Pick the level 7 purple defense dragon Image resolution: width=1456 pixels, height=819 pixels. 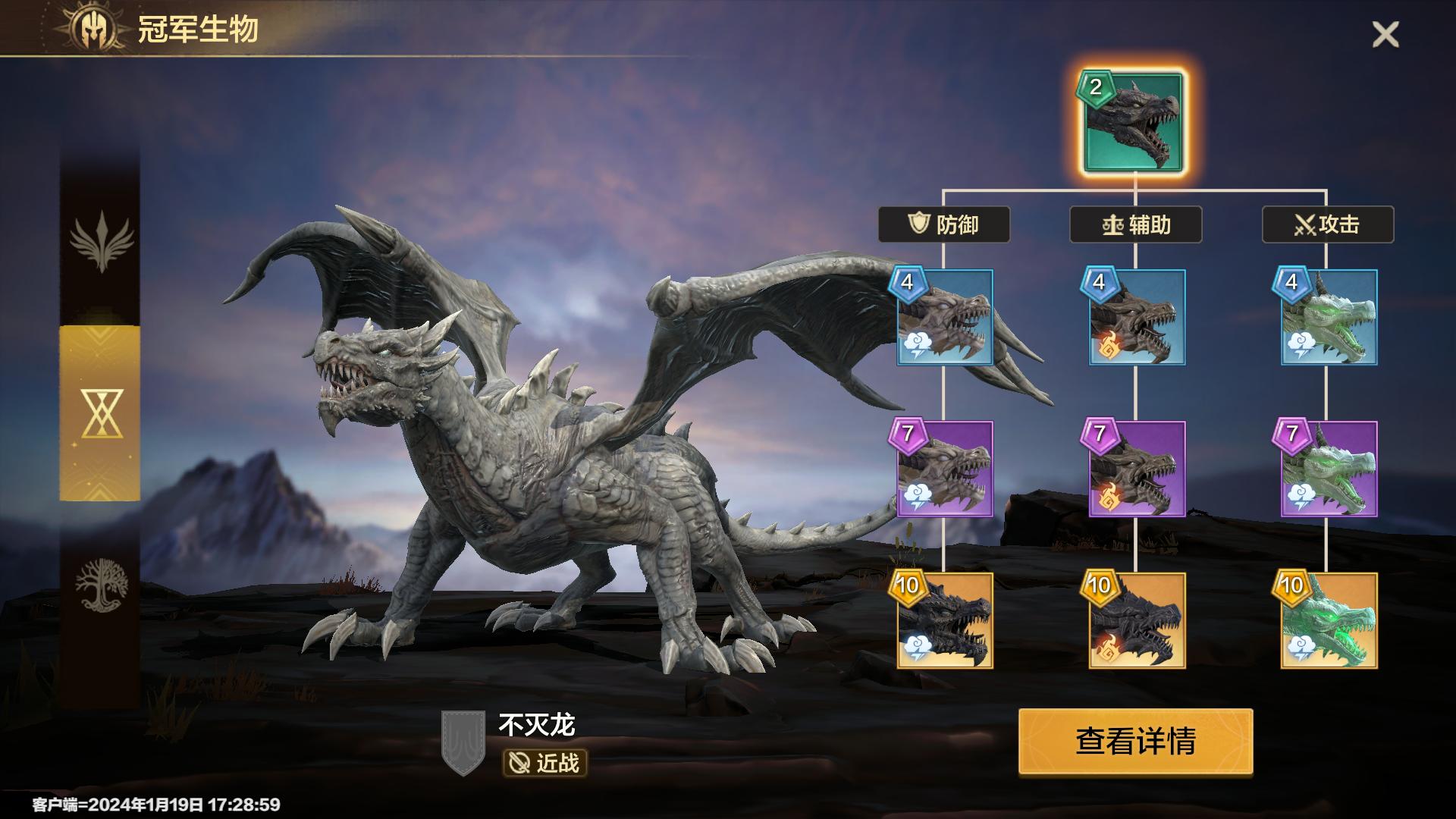[944, 469]
